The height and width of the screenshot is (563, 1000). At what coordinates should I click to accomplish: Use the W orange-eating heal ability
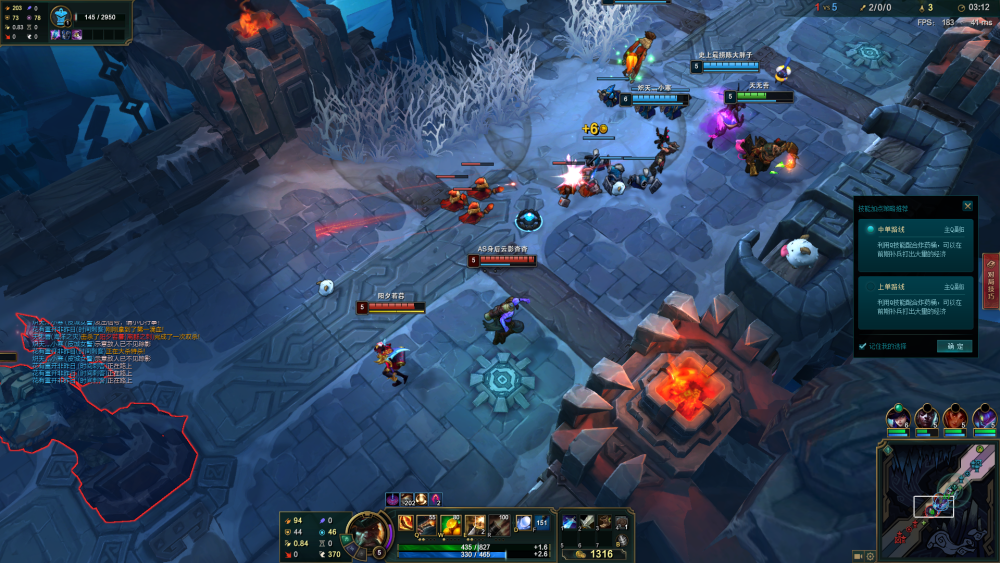tap(451, 524)
